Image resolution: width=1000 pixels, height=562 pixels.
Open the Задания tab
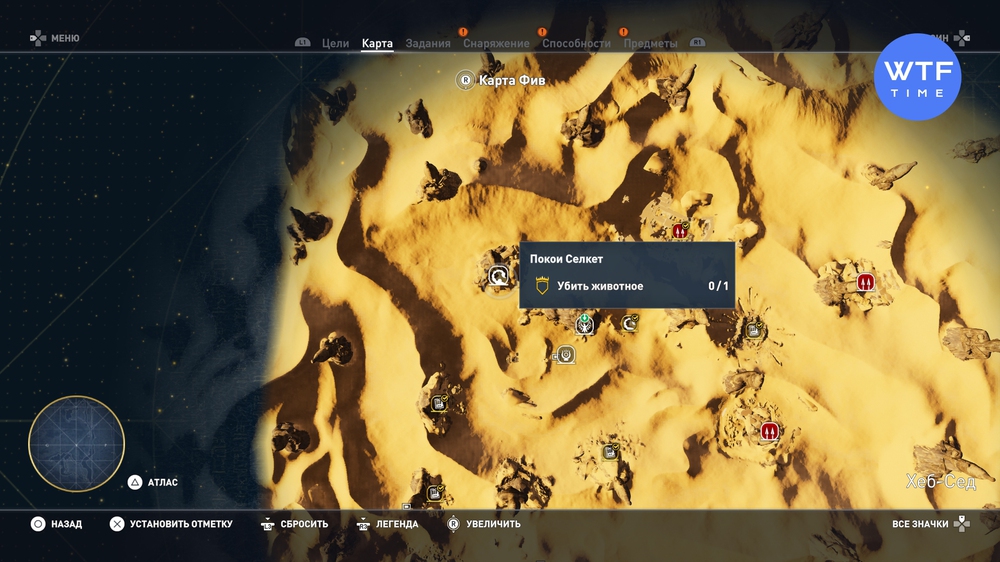428,44
